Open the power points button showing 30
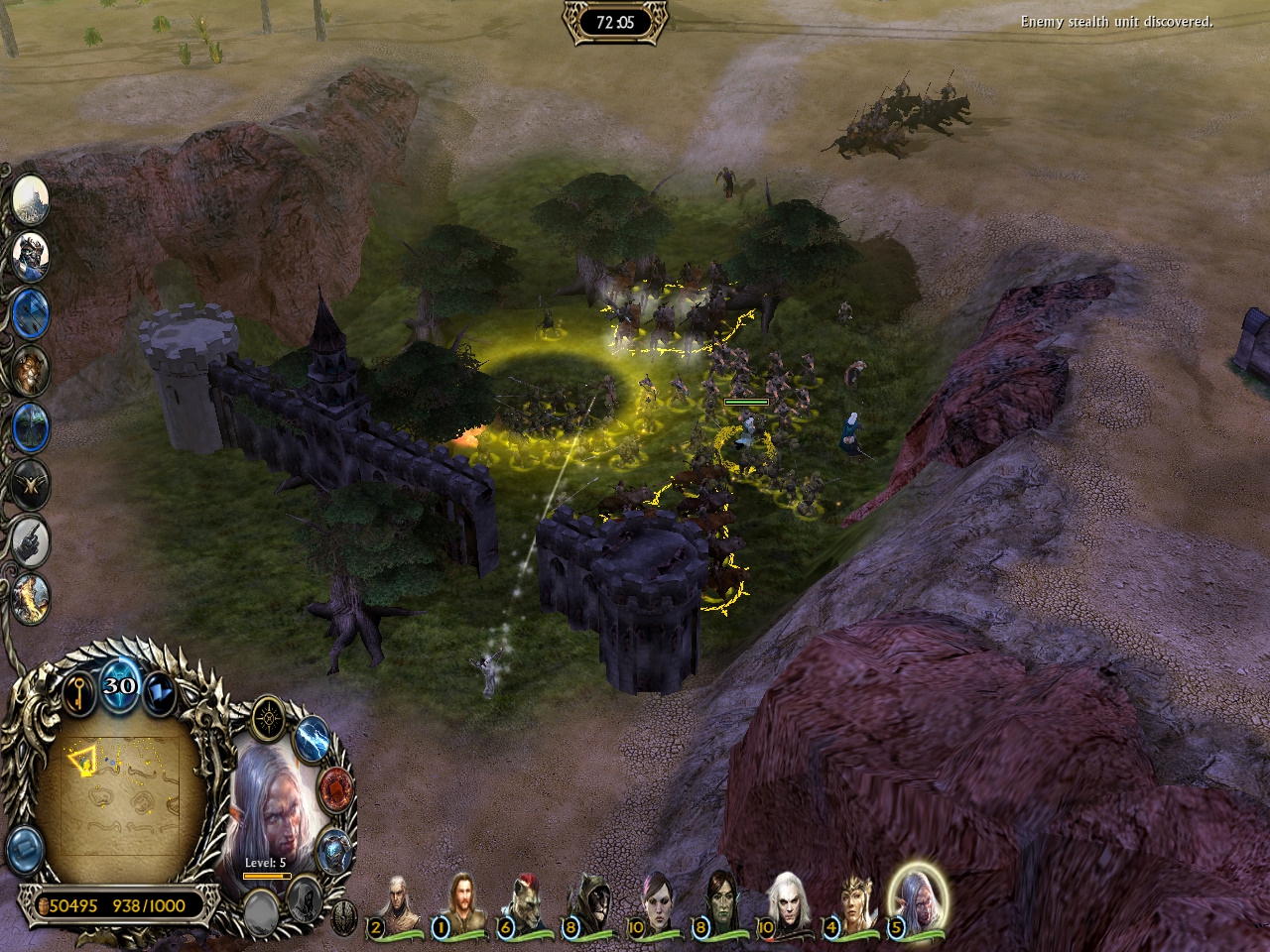Screen dimensions: 1270x952 coord(119,685)
